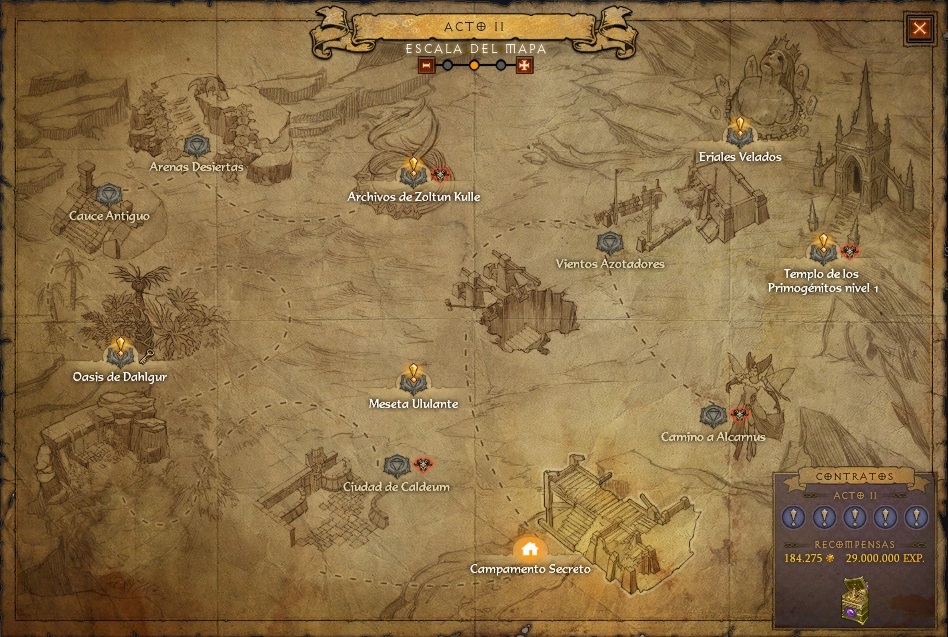Pick the Vientos Azotadores waypoint
This screenshot has width=948, height=637.
pyautogui.click(x=609, y=243)
